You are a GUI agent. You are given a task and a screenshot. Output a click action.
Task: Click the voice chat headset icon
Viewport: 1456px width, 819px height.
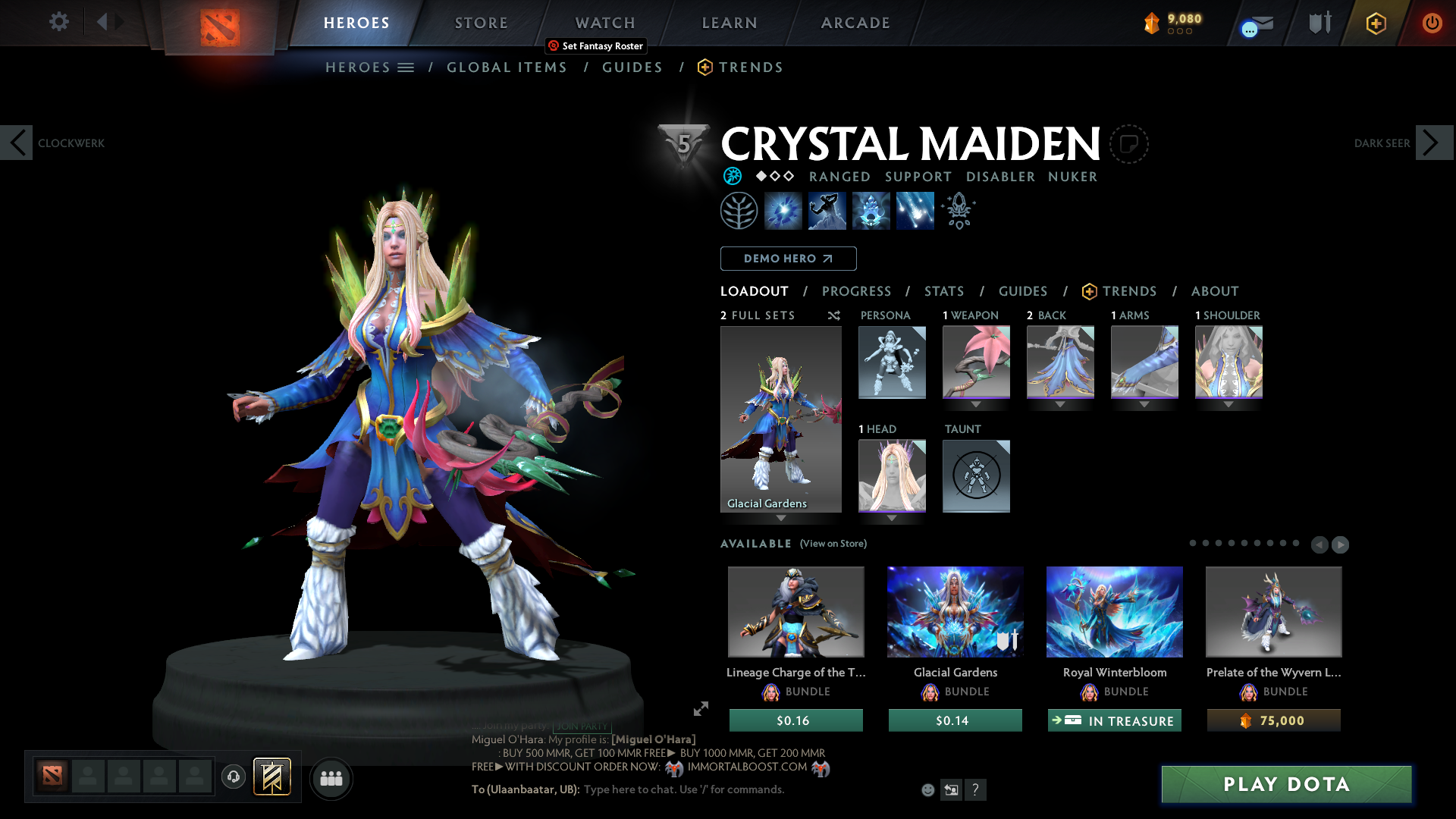(x=233, y=777)
